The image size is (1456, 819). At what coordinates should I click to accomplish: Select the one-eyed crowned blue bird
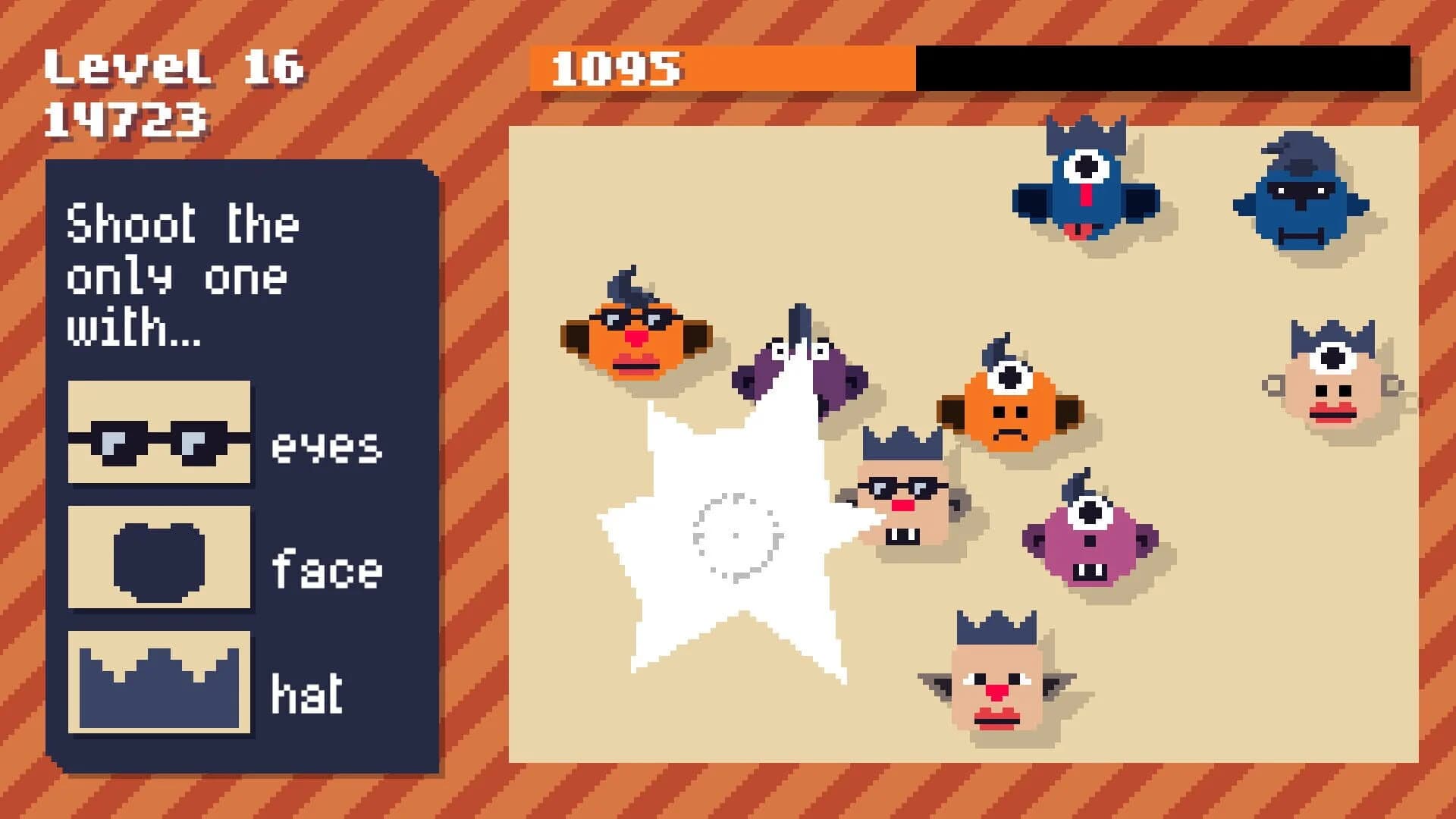point(1084,190)
